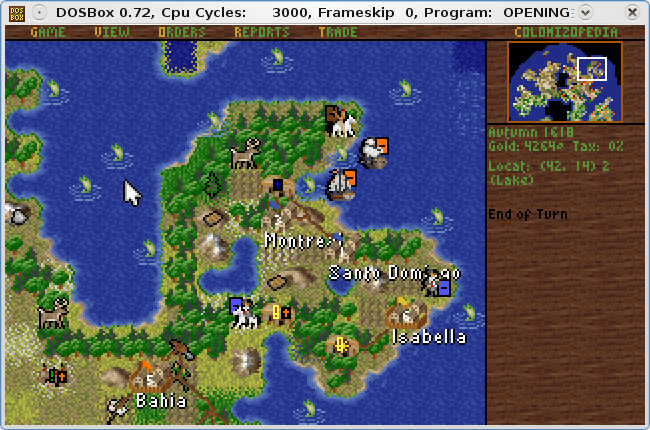Open the Game menu
Image resolution: width=650 pixels, height=430 pixels.
click(x=47, y=32)
